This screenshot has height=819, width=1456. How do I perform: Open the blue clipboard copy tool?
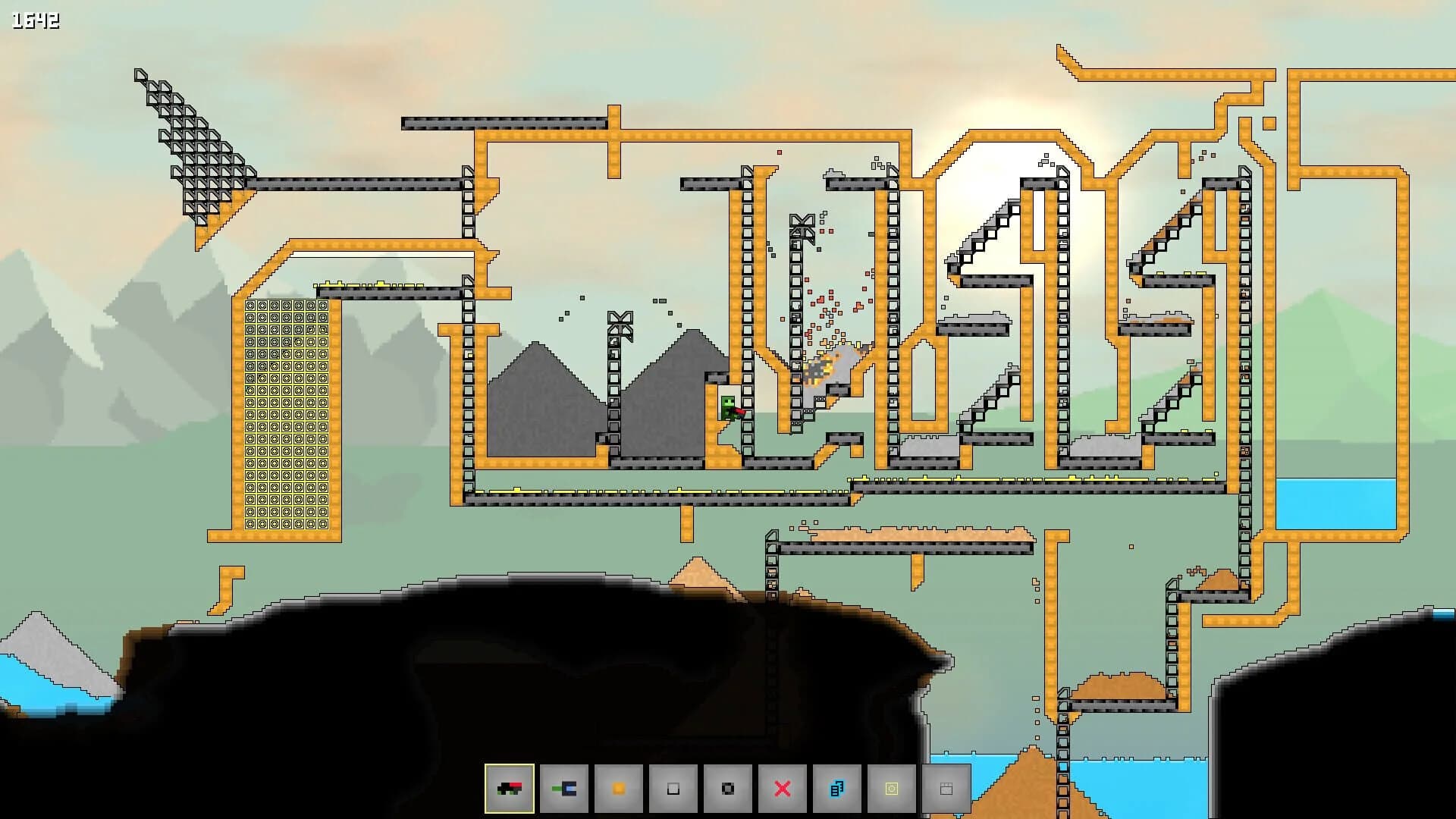tap(836, 789)
